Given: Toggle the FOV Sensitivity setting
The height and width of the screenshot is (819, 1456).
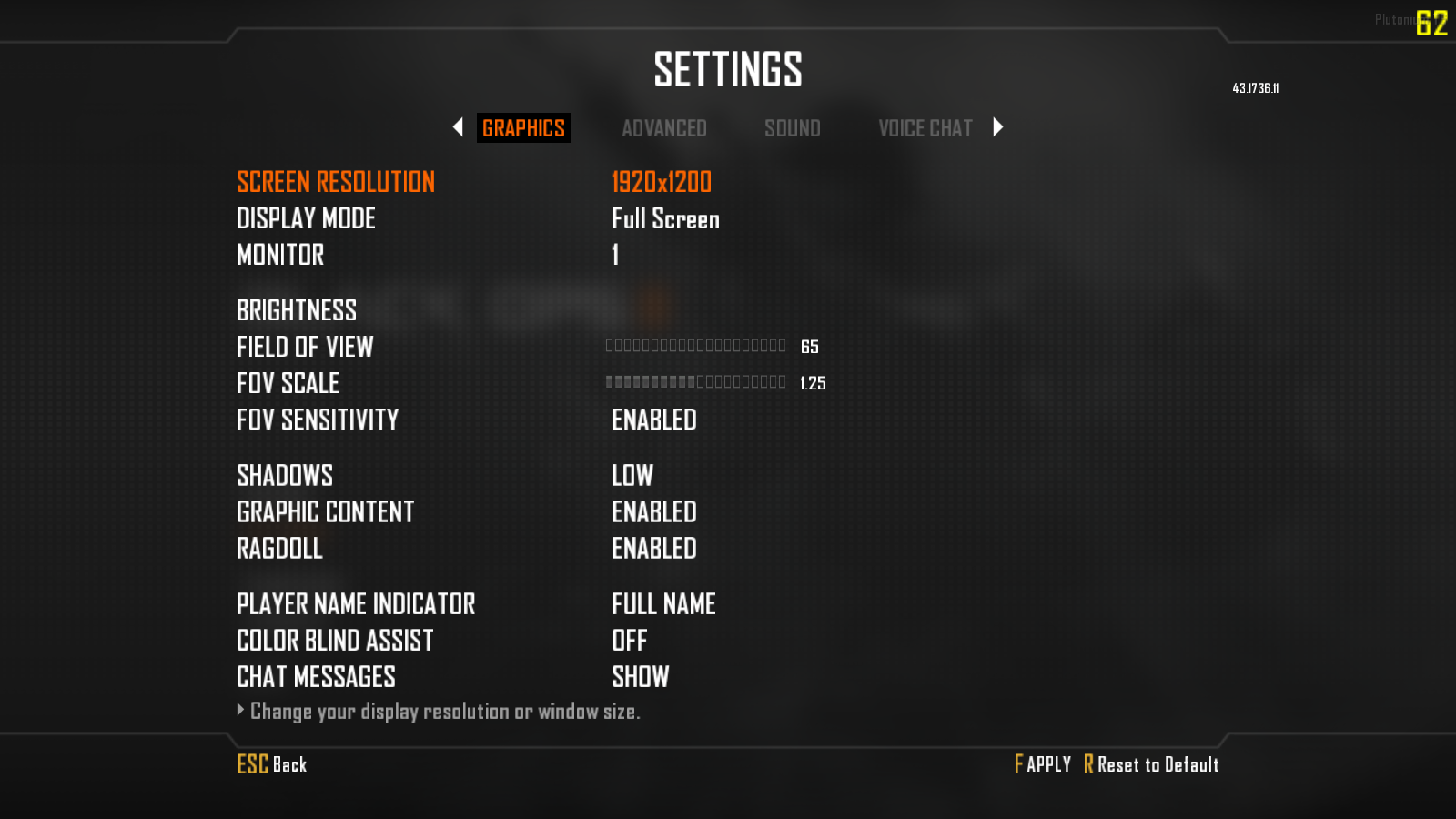Looking at the screenshot, I should [653, 420].
